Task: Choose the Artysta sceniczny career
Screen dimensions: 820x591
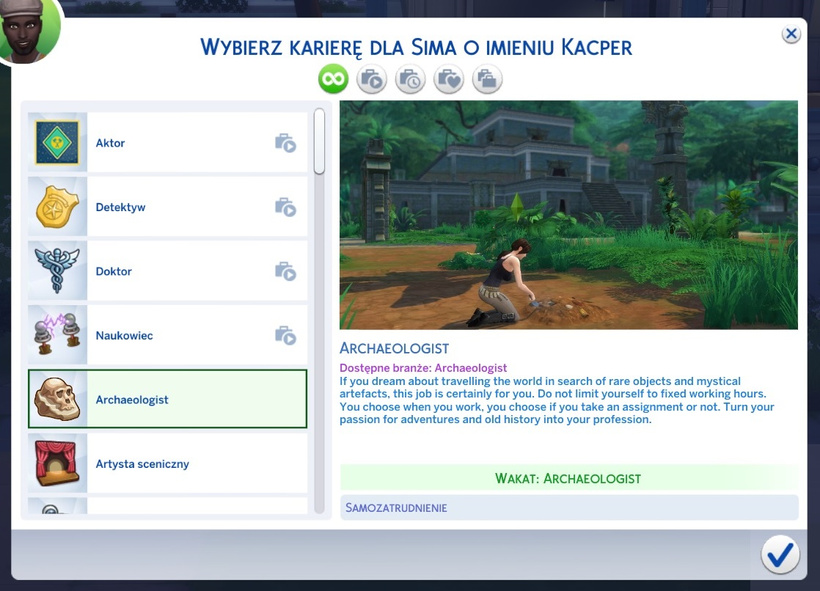Action: click(x=167, y=464)
